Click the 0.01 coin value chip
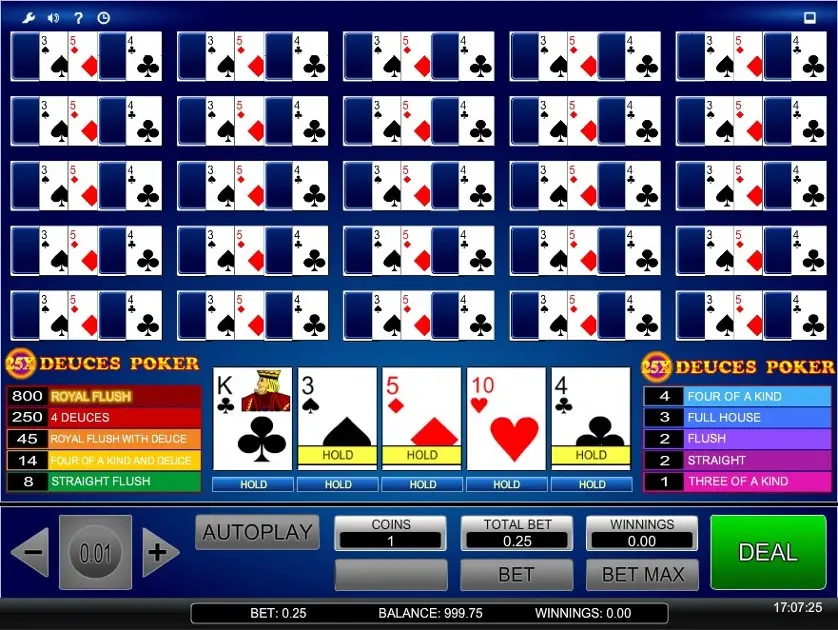838x630 pixels. (x=95, y=552)
